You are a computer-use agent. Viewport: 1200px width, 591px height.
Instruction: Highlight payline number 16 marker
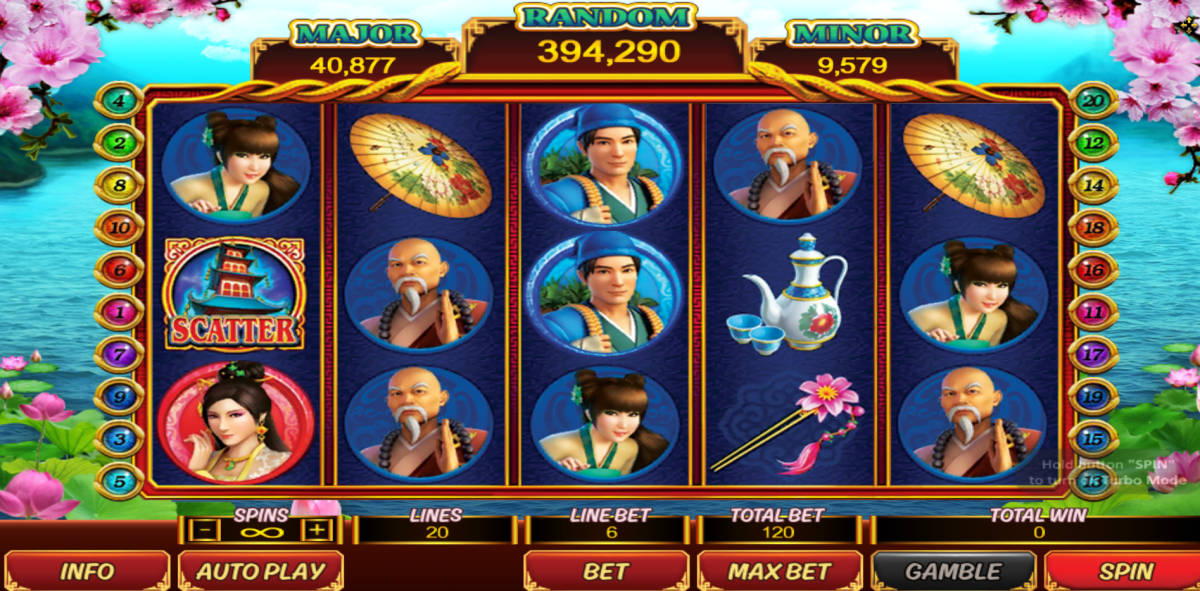1094,270
